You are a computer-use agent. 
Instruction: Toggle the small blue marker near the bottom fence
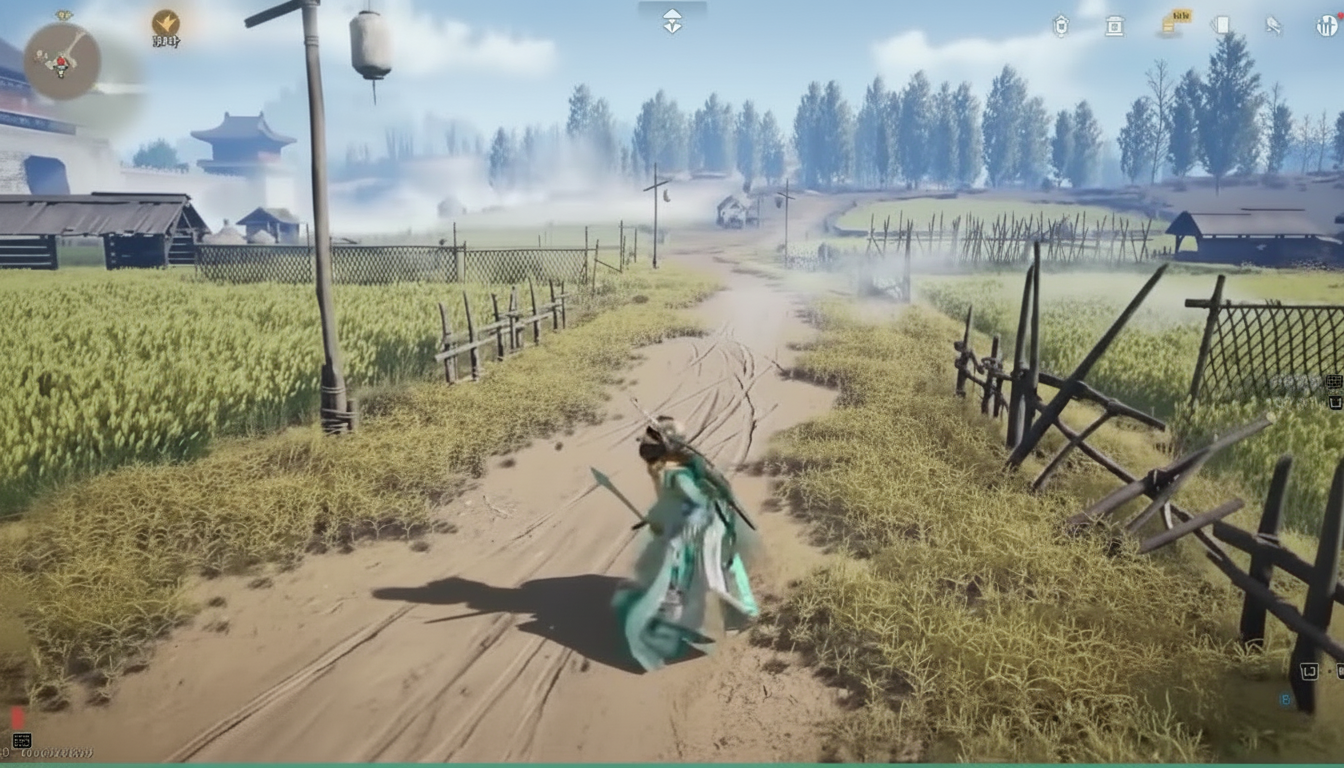point(1284,700)
